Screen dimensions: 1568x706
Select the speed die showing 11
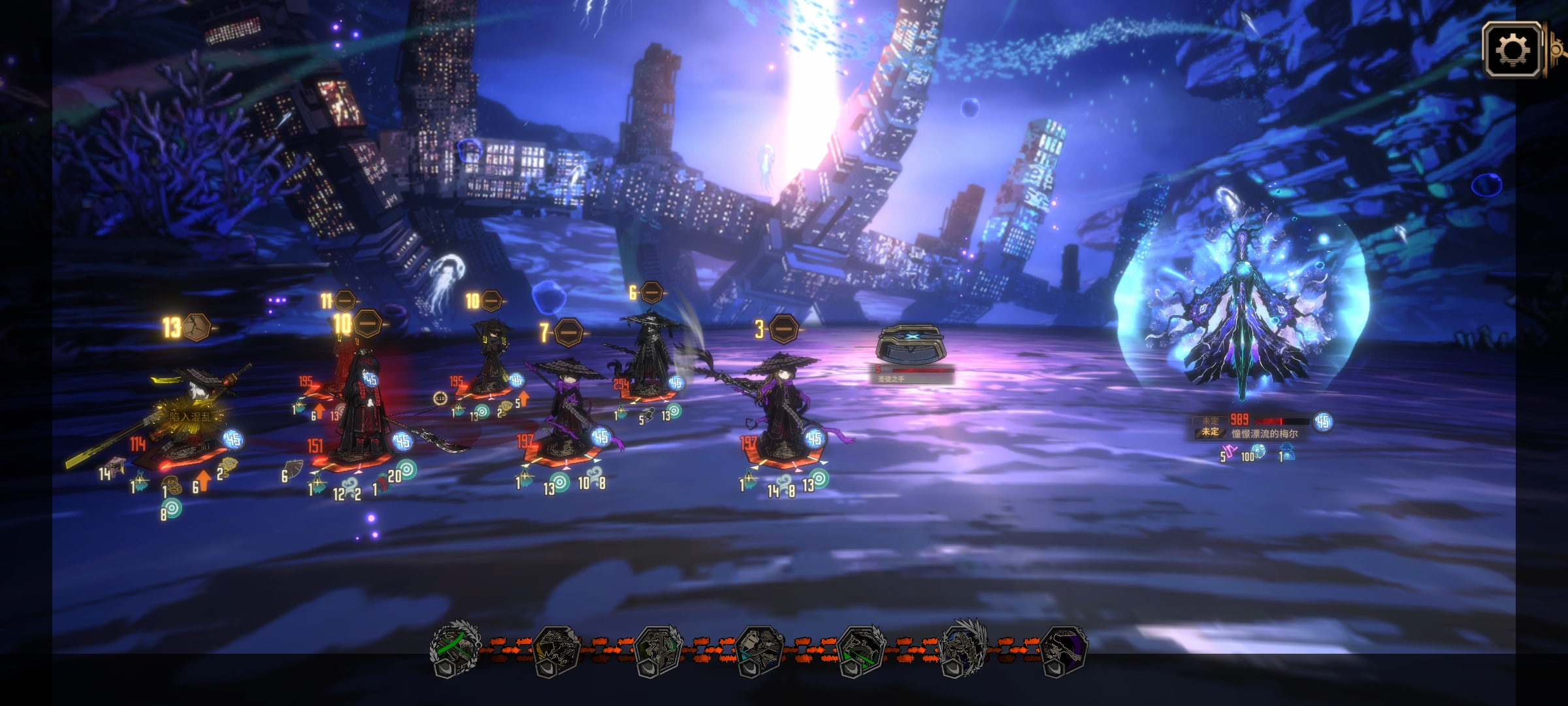pos(344,301)
